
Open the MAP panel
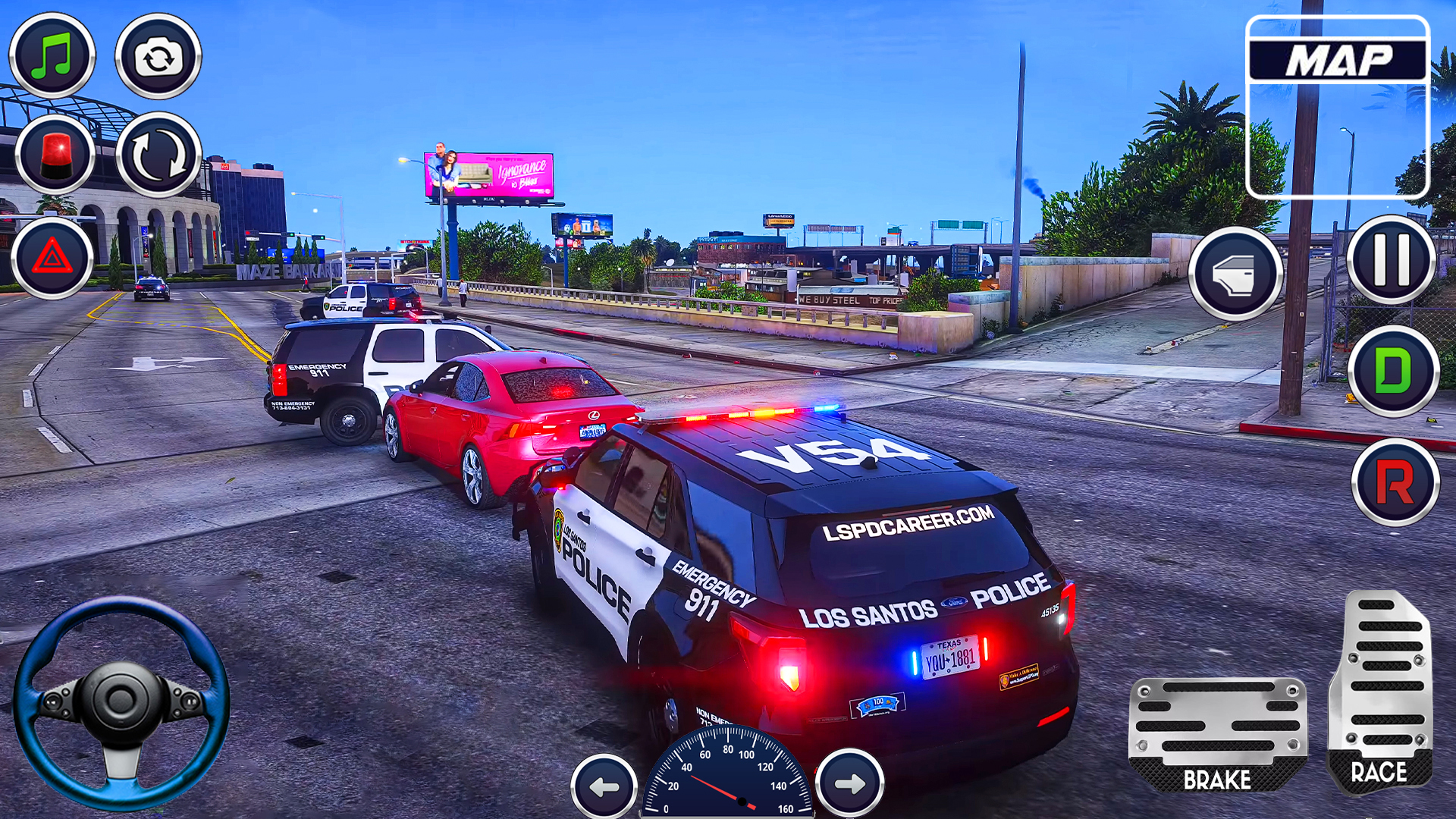click(1338, 106)
